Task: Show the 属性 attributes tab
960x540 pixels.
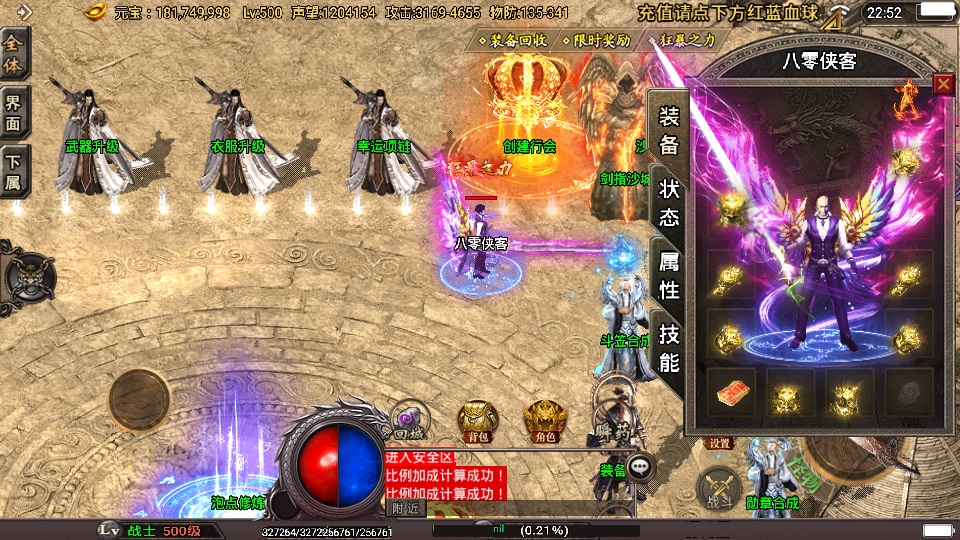Action: point(668,275)
